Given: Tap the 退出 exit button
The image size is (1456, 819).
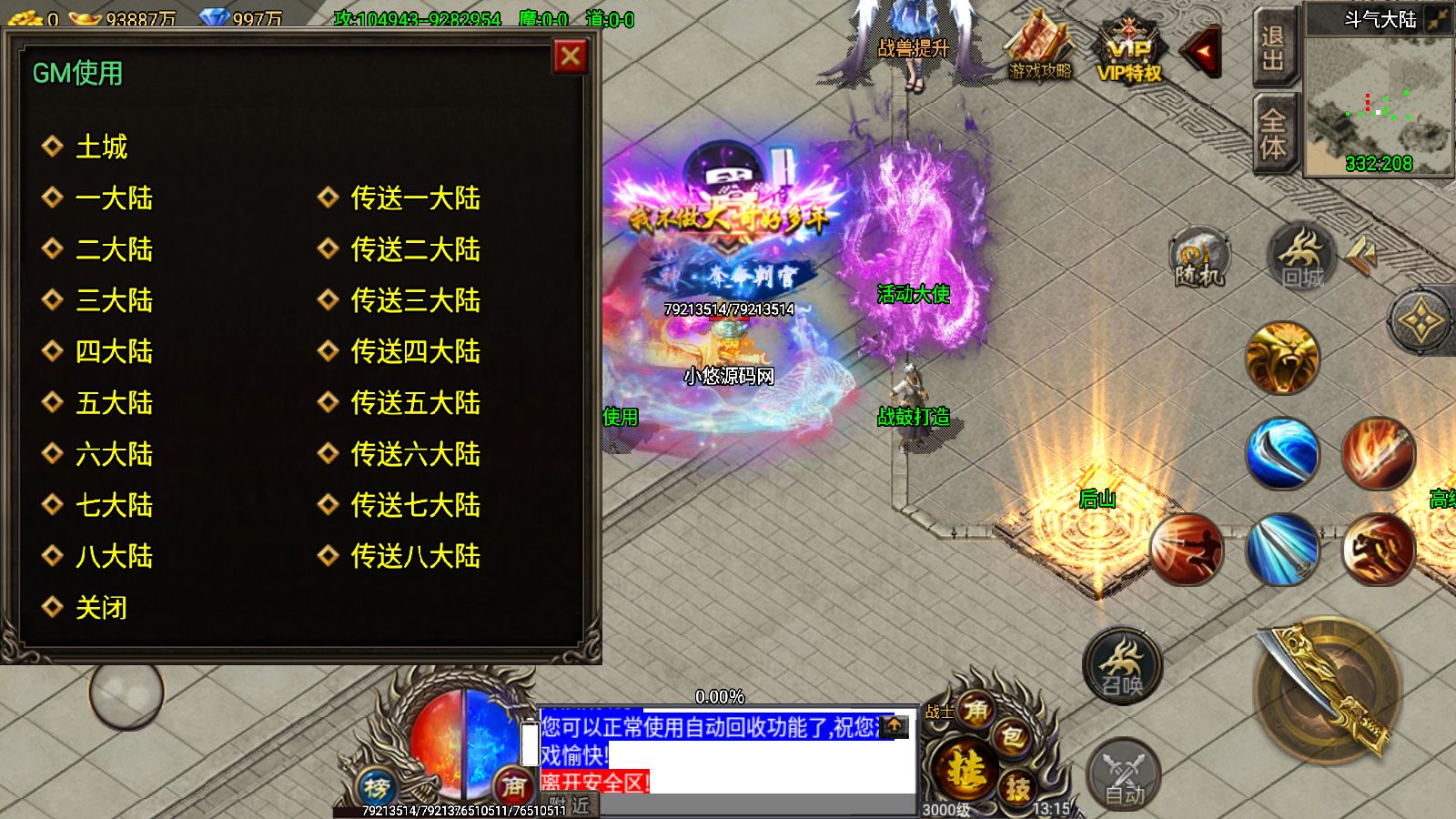Looking at the screenshot, I should click(1273, 49).
